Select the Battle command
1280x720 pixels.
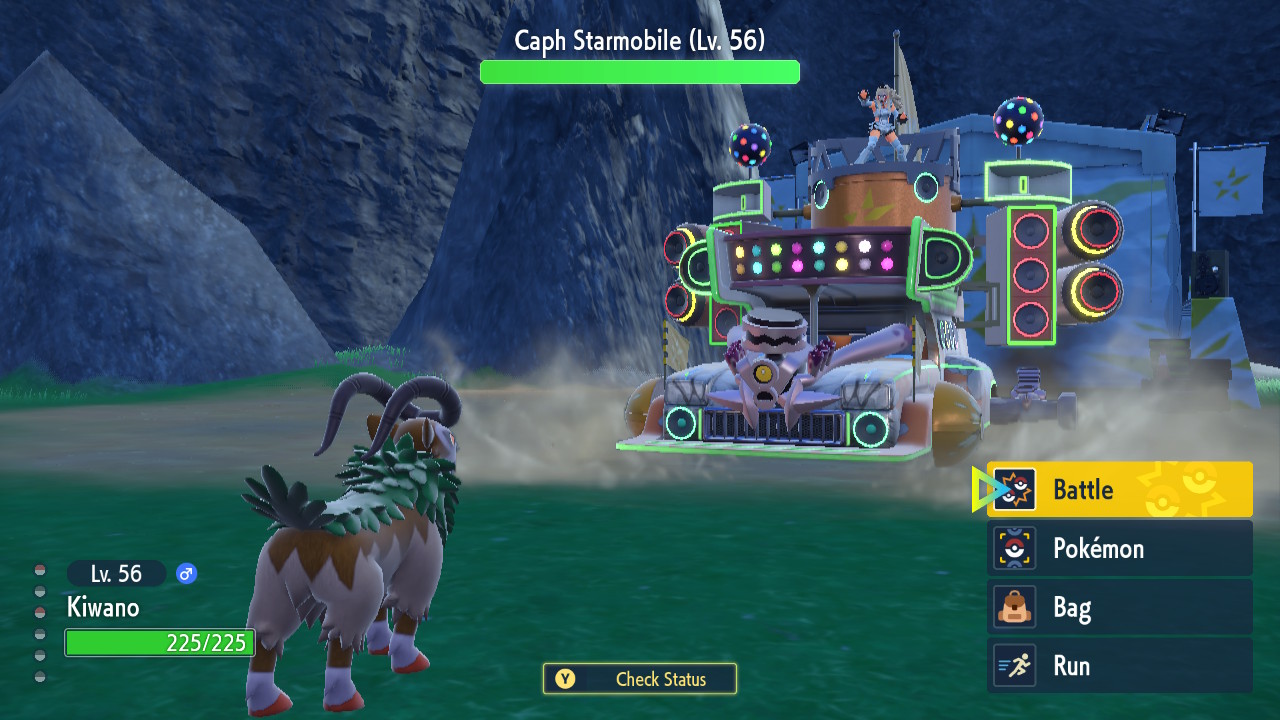1119,490
